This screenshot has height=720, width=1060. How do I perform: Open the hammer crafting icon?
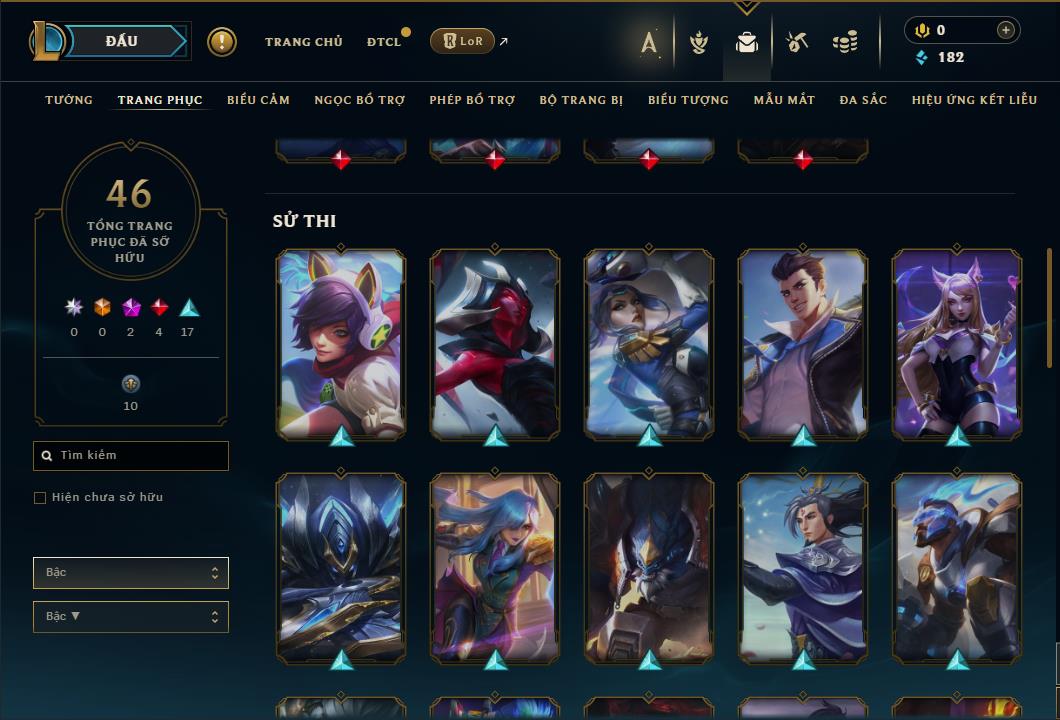coord(797,42)
